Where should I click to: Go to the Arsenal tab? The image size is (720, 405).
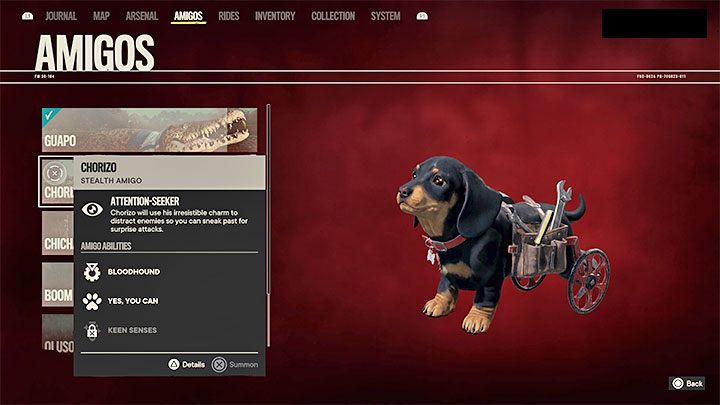click(141, 16)
